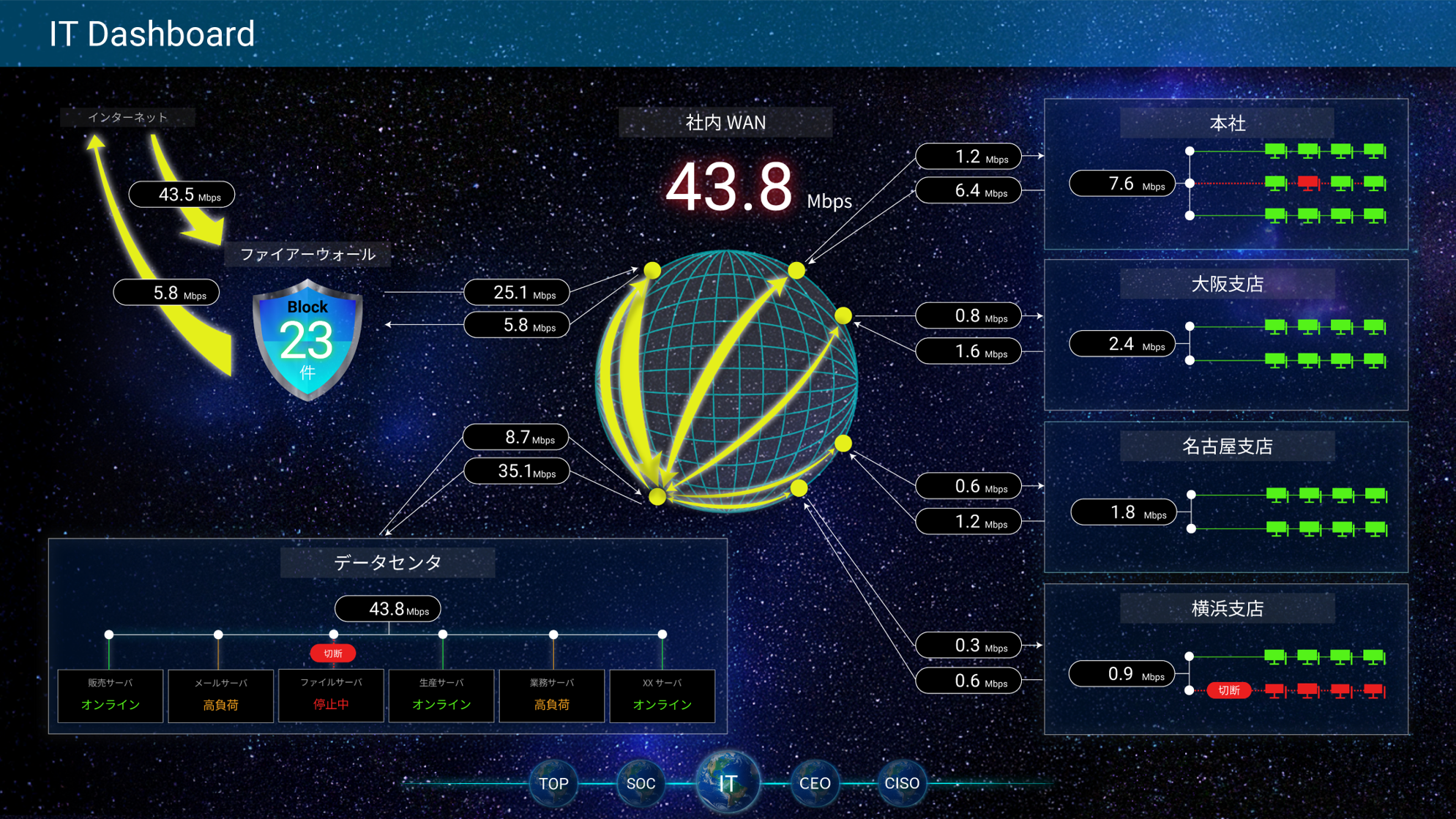The width and height of the screenshot is (1456, 819).
Task: Click the 切断 badge in 横浜支店
Action: pyautogui.click(x=1228, y=690)
